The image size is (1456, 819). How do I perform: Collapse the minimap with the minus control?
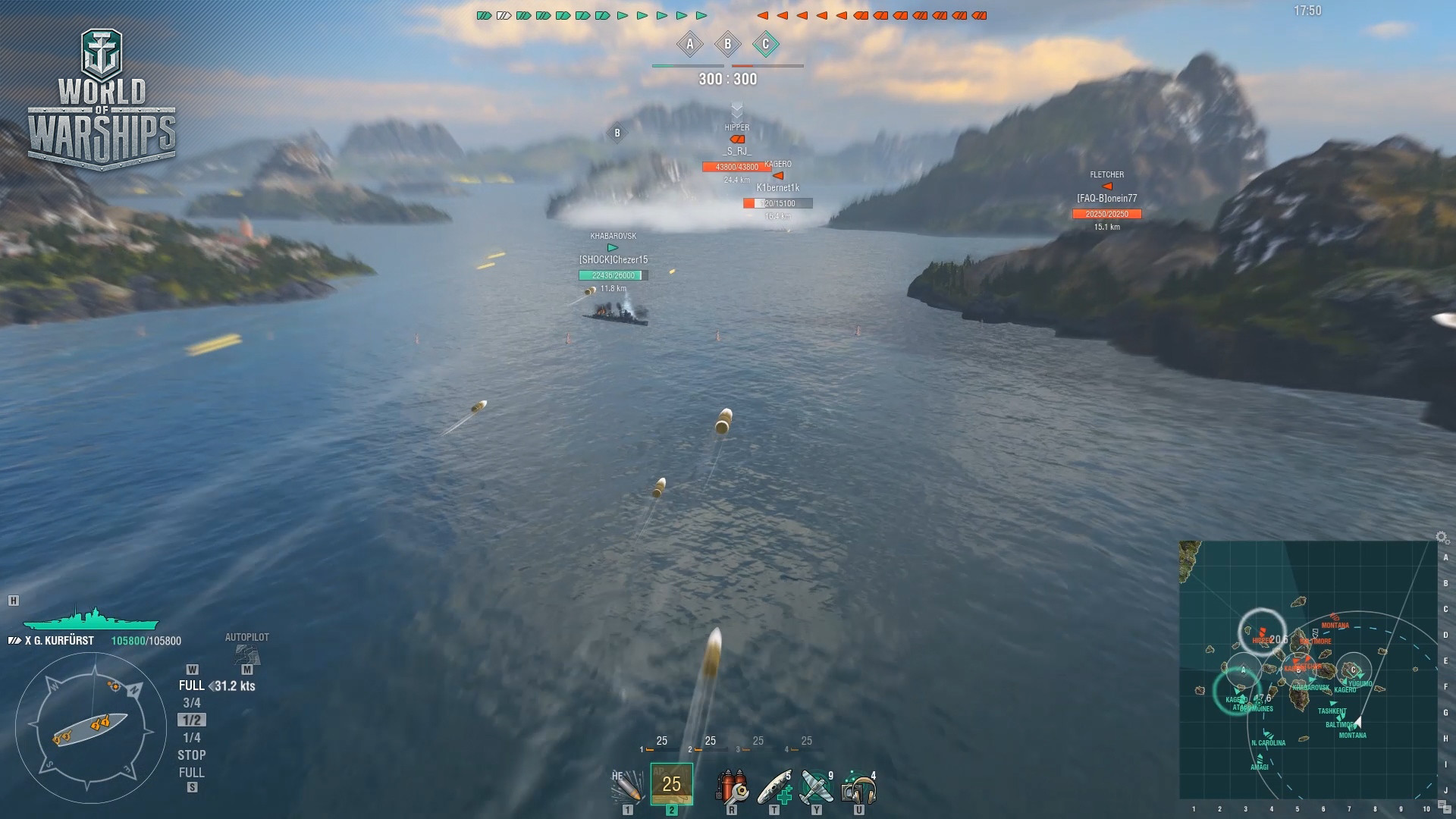(1448, 810)
